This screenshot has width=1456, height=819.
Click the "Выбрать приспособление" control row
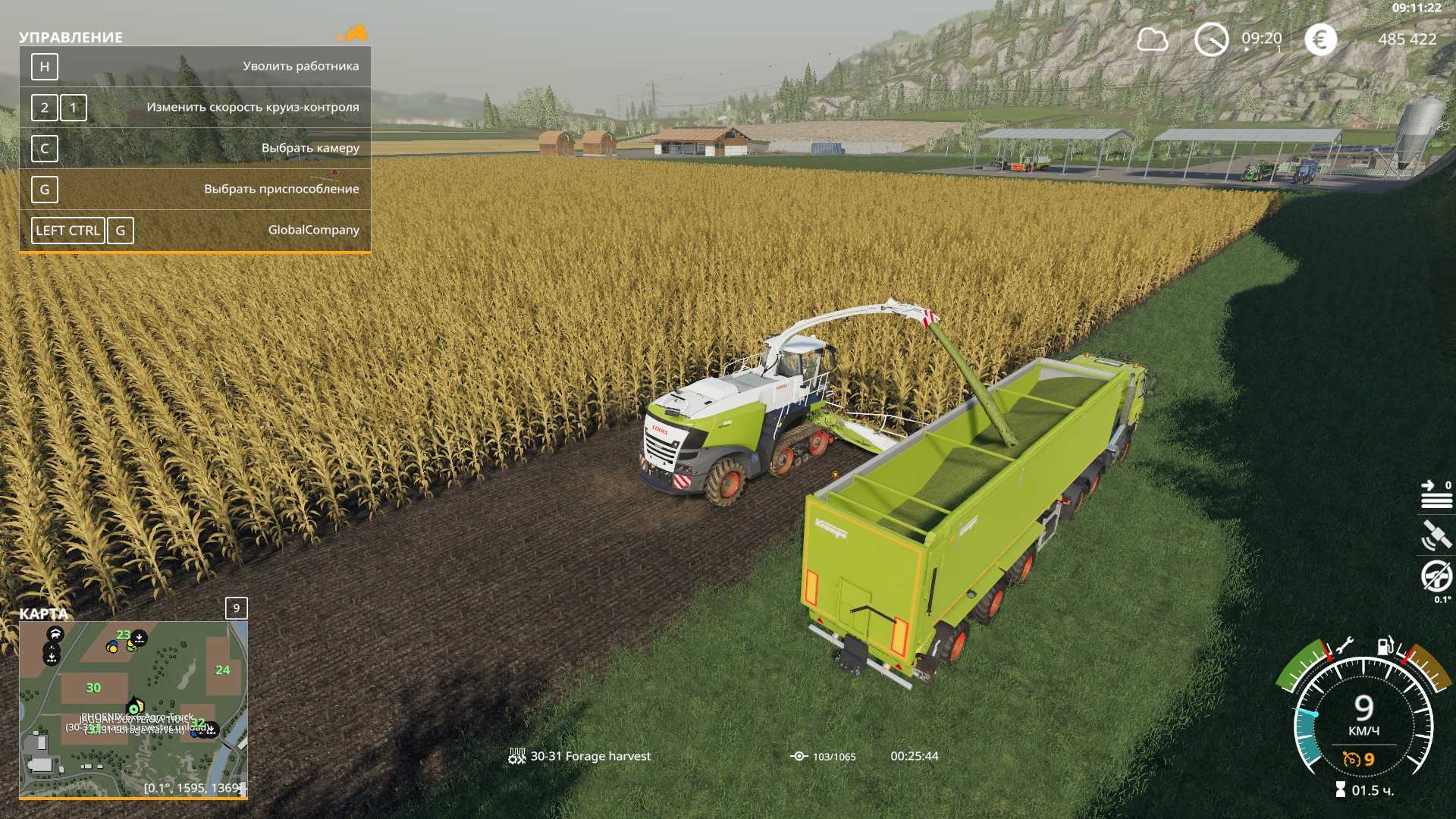(195, 190)
